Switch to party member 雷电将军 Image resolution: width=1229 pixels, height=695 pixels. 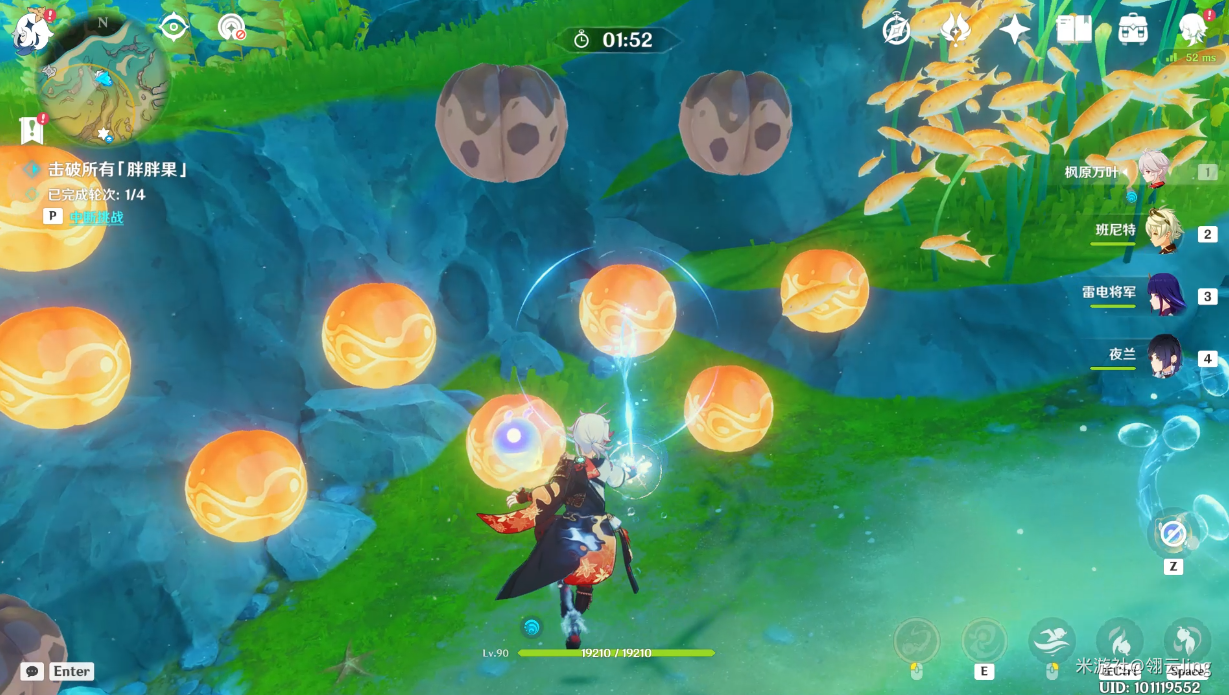point(1163,295)
